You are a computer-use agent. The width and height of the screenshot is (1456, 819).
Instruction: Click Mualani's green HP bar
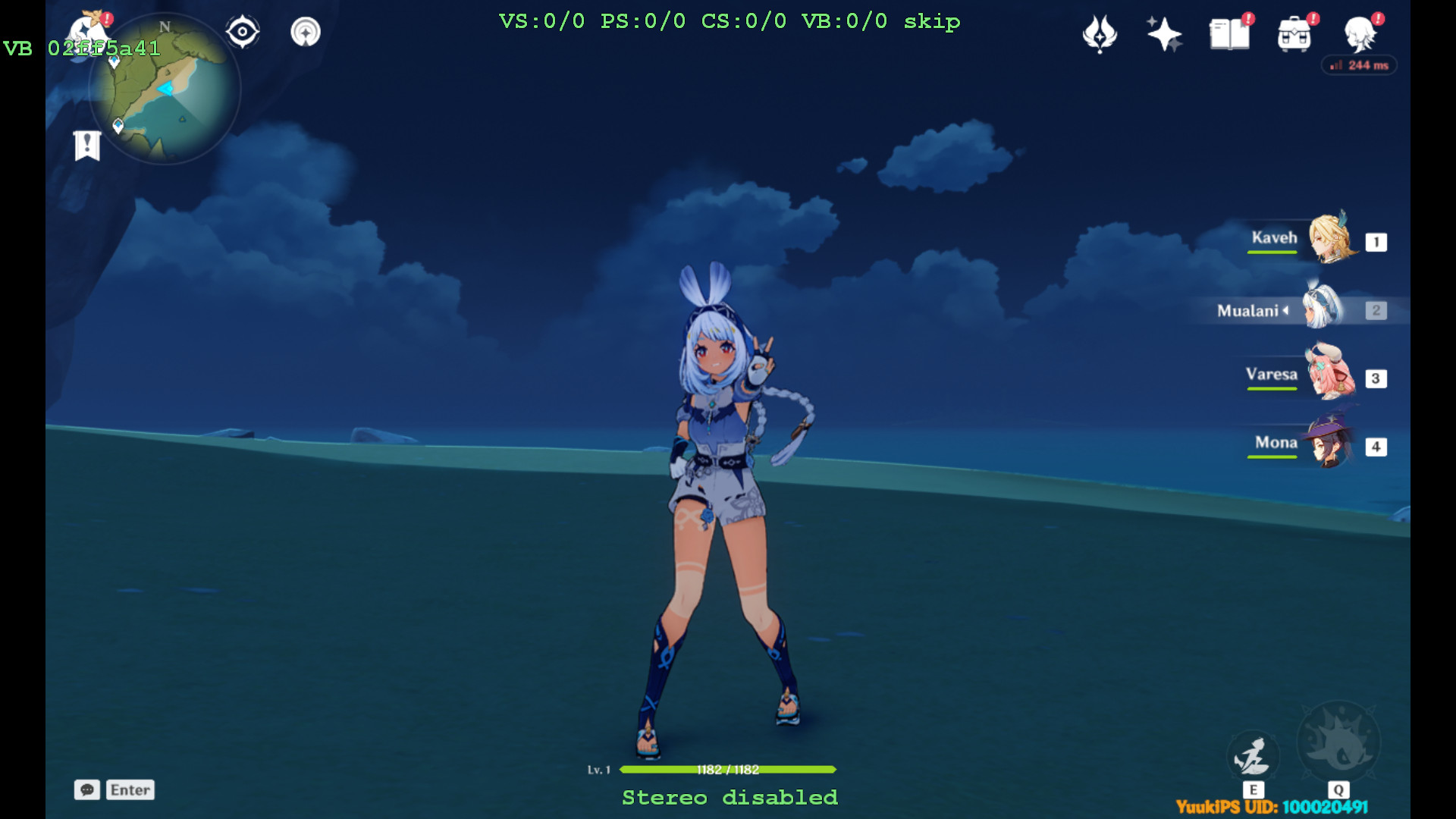coord(726,768)
